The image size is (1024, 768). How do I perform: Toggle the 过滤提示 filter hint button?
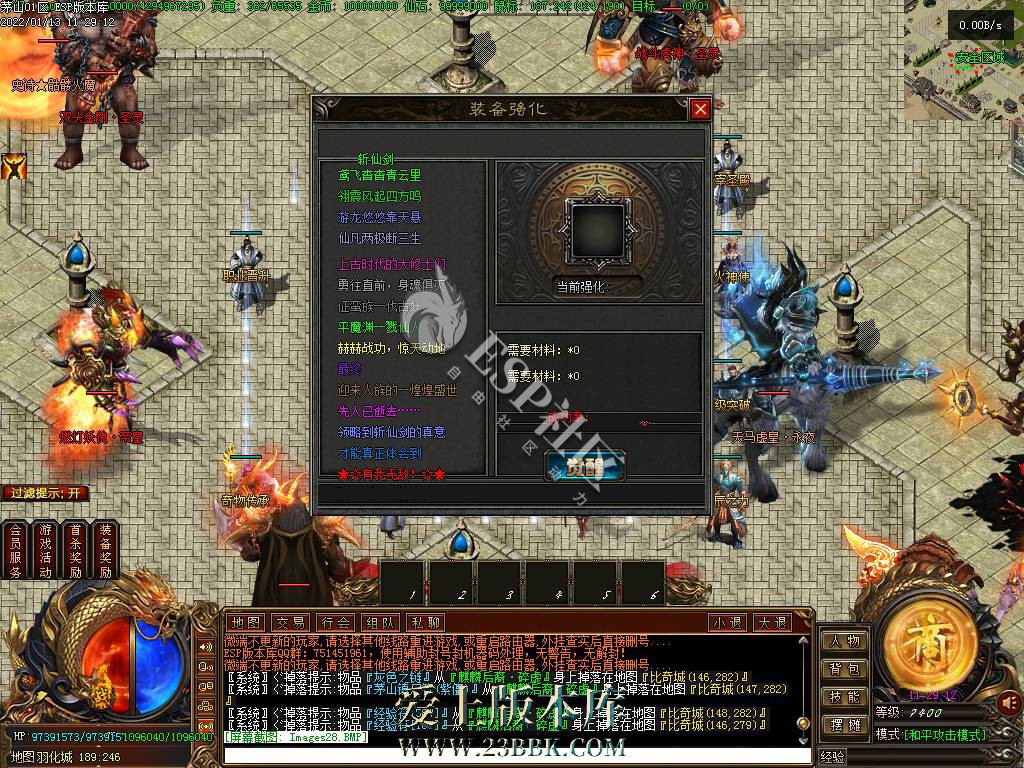pos(46,493)
